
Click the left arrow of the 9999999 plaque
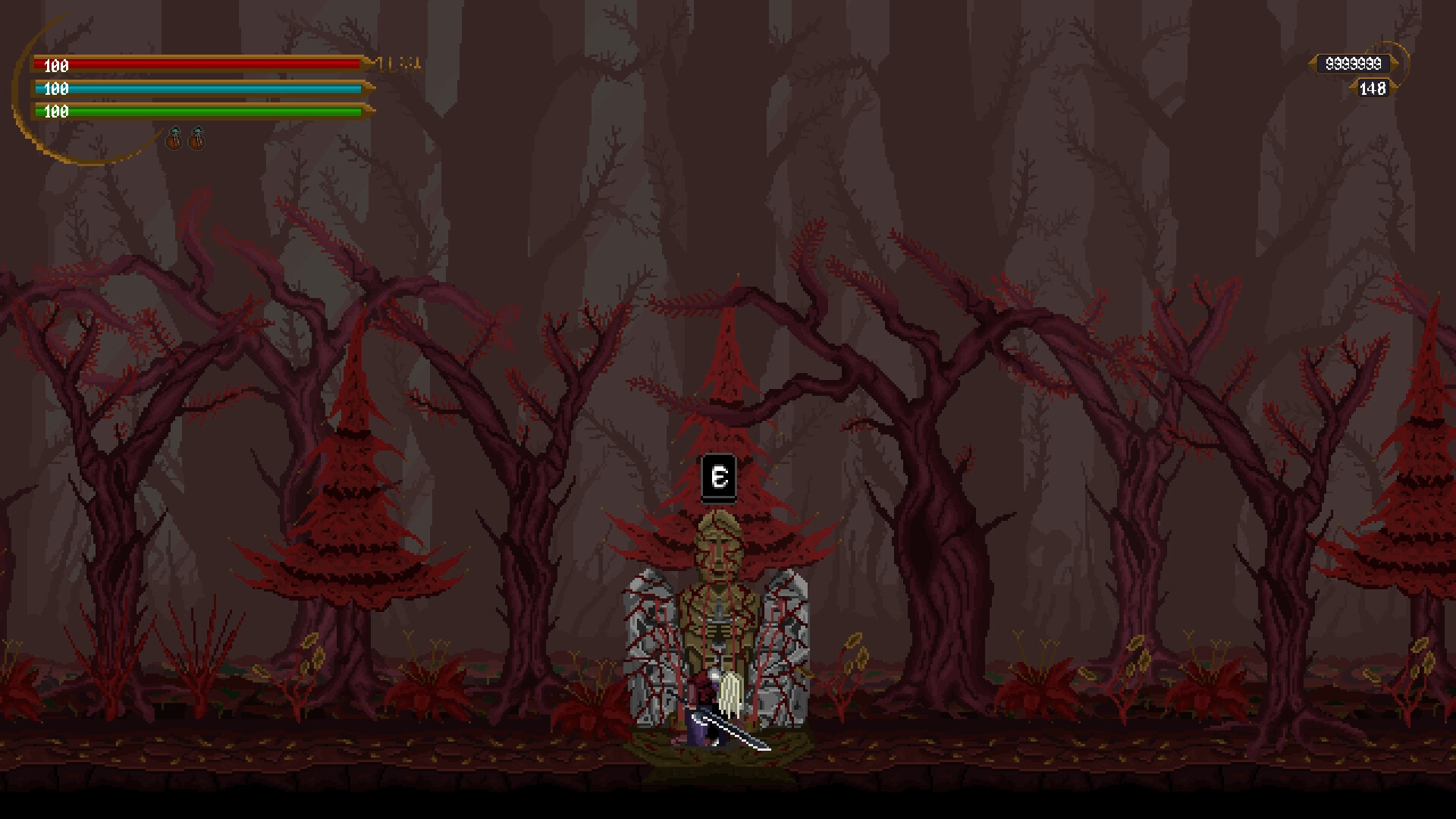click(1312, 64)
